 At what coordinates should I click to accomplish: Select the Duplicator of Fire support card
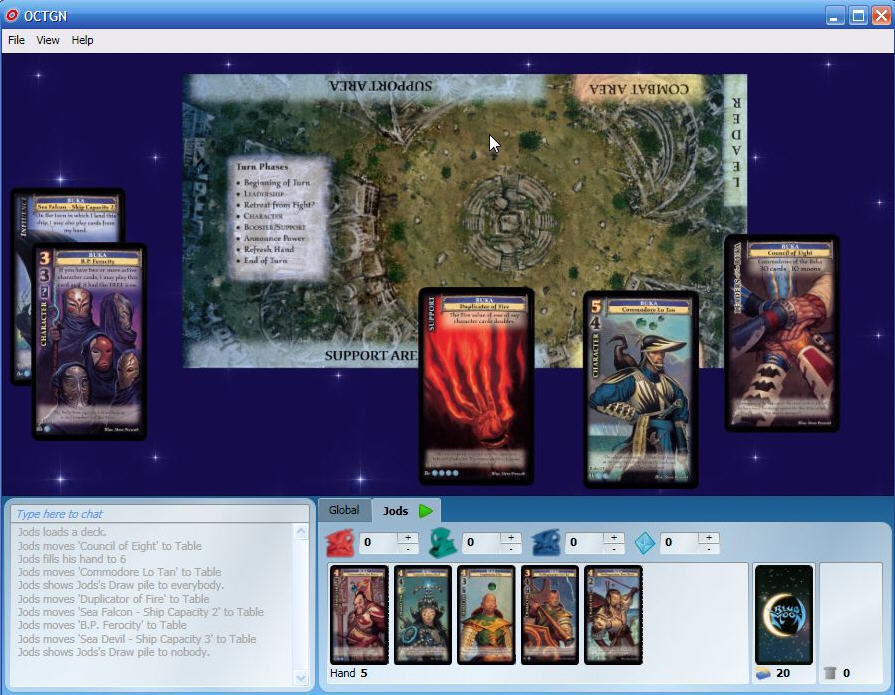tap(476, 386)
